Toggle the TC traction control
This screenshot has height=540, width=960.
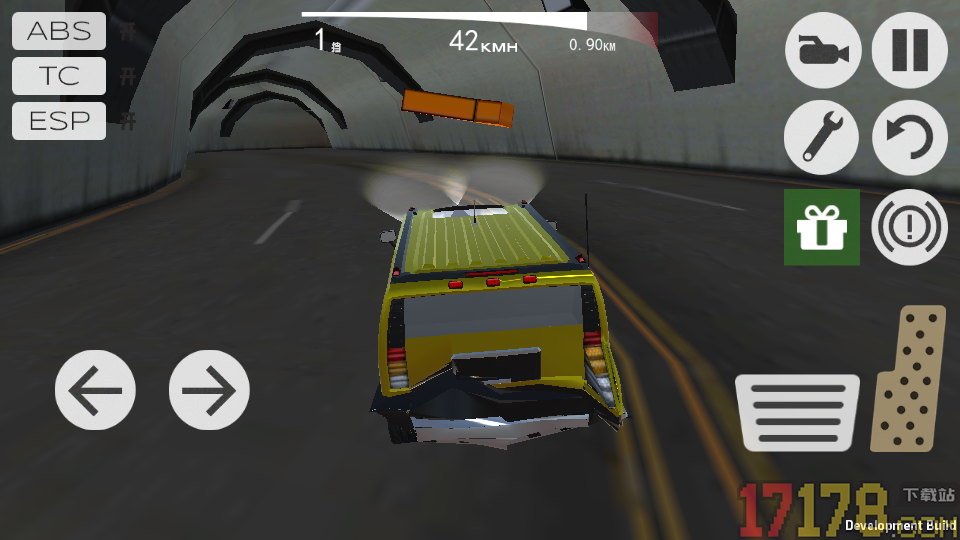click(x=59, y=76)
